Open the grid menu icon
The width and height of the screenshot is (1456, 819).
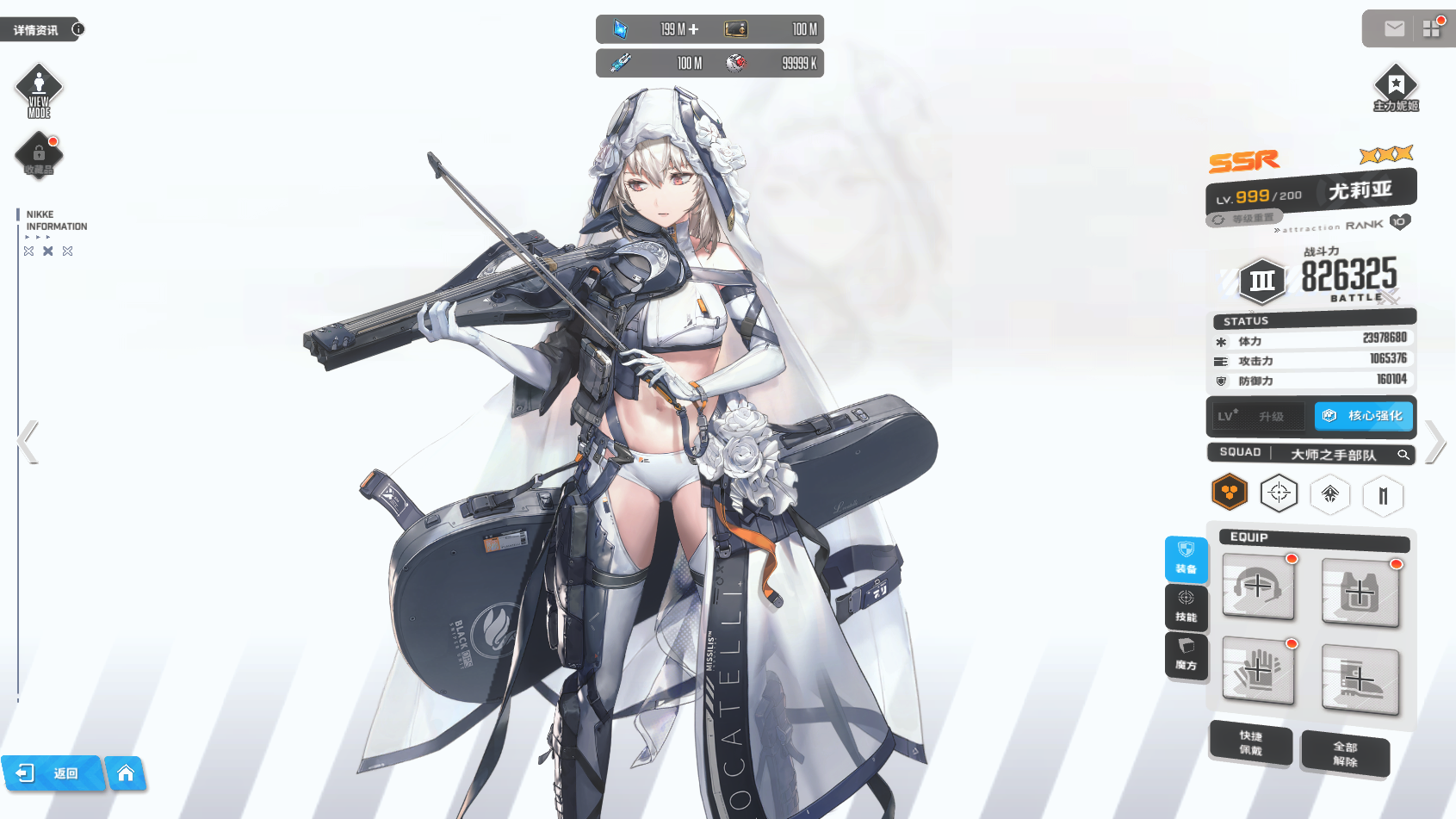coord(1432,28)
